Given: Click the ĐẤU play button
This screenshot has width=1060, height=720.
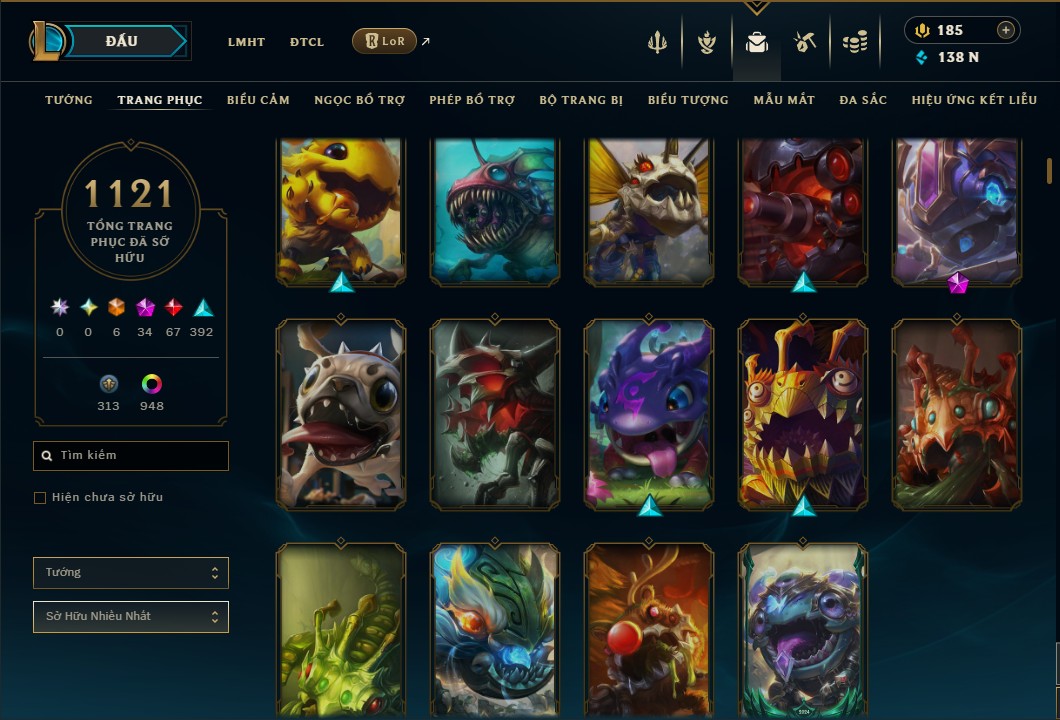Looking at the screenshot, I should [x=122, y=41].
